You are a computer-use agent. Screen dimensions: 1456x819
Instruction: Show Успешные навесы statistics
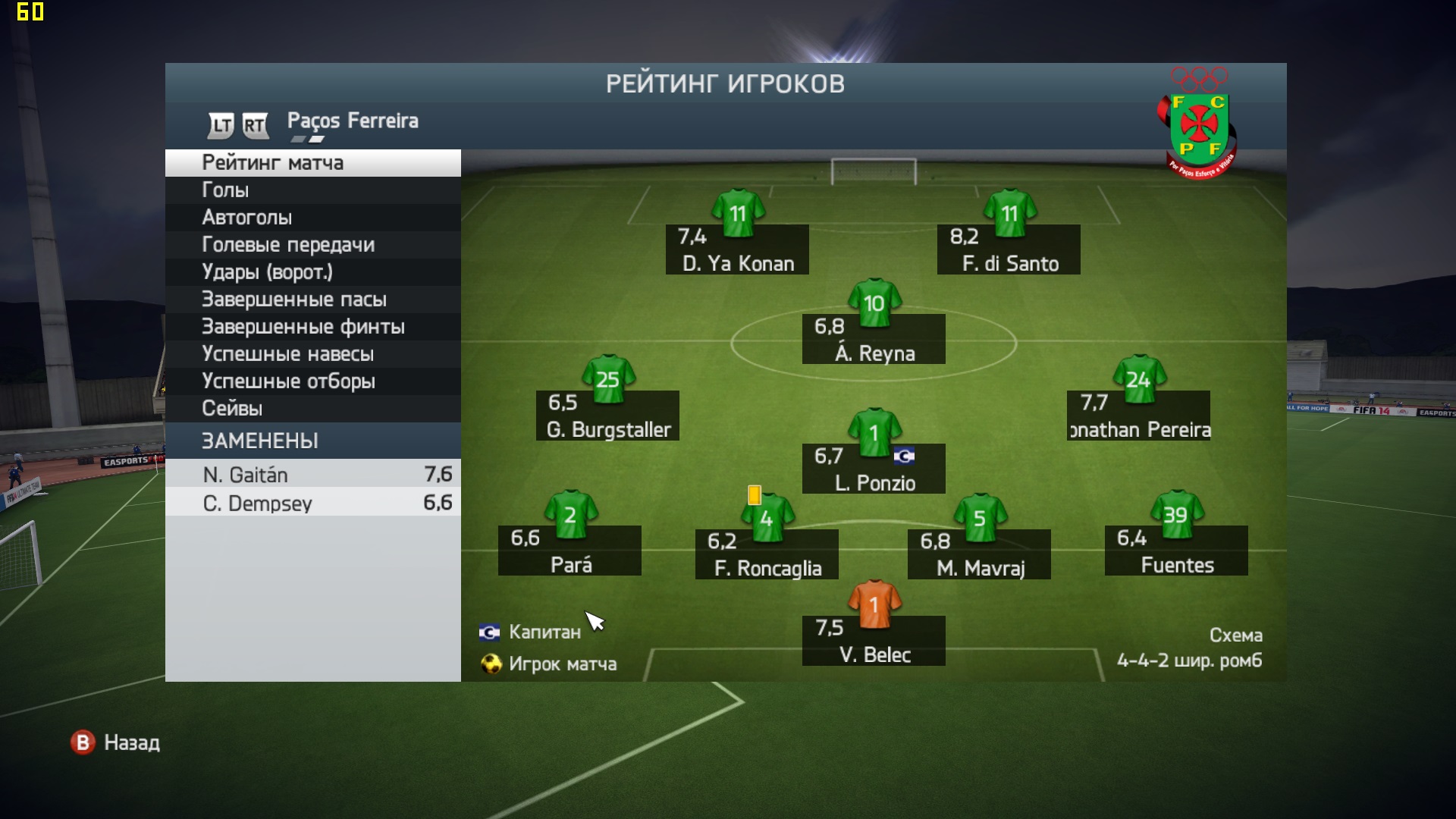click(x=312, y=354)
